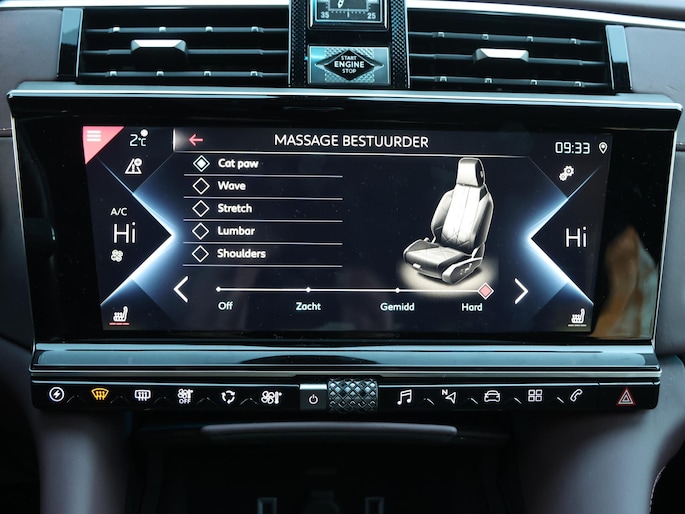Open the driver-side A/C Hi temperature control
The height and width of the screenshot is (514, 685).
(123, 232)
